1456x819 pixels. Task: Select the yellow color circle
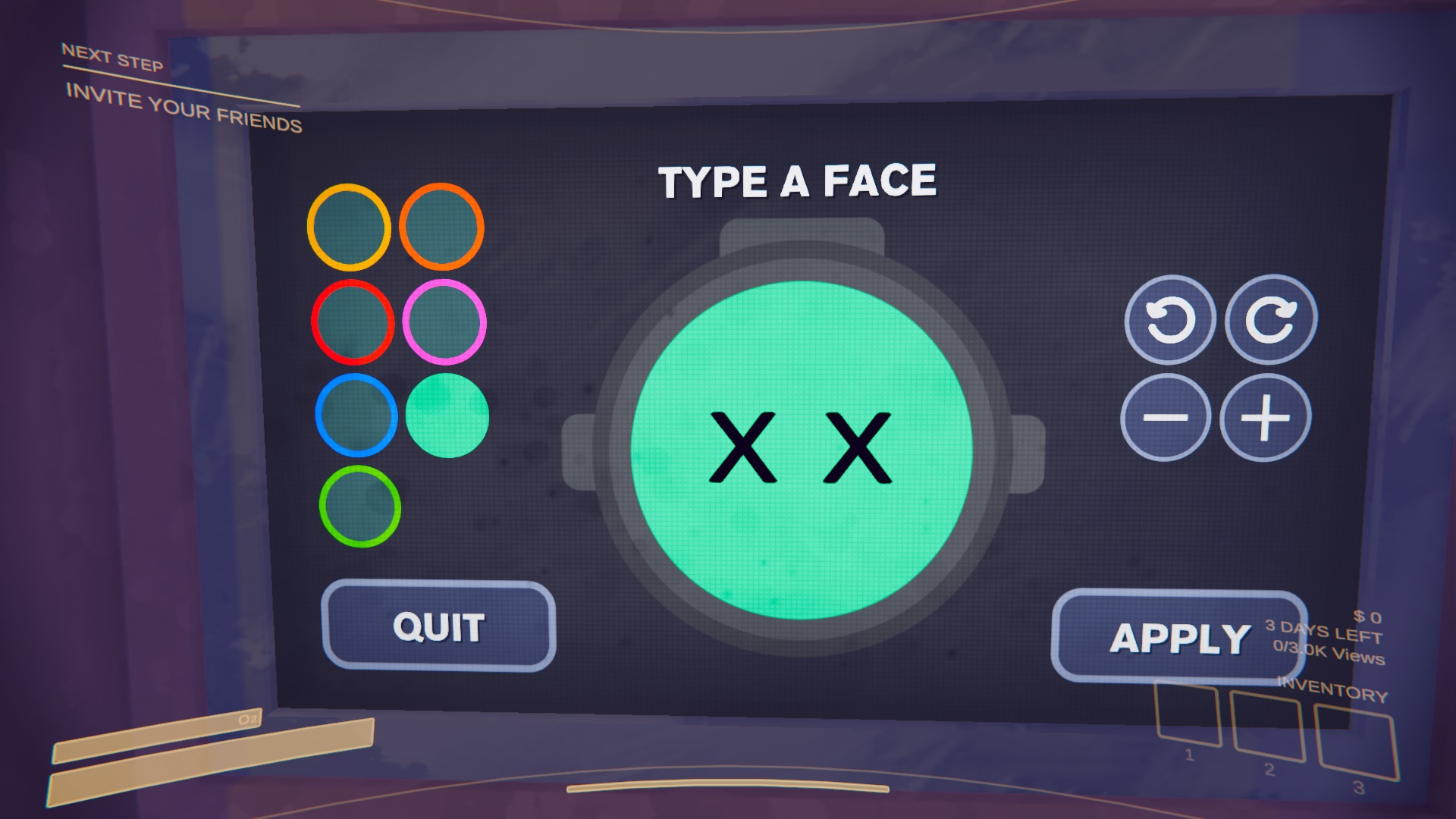coord(349,226)
